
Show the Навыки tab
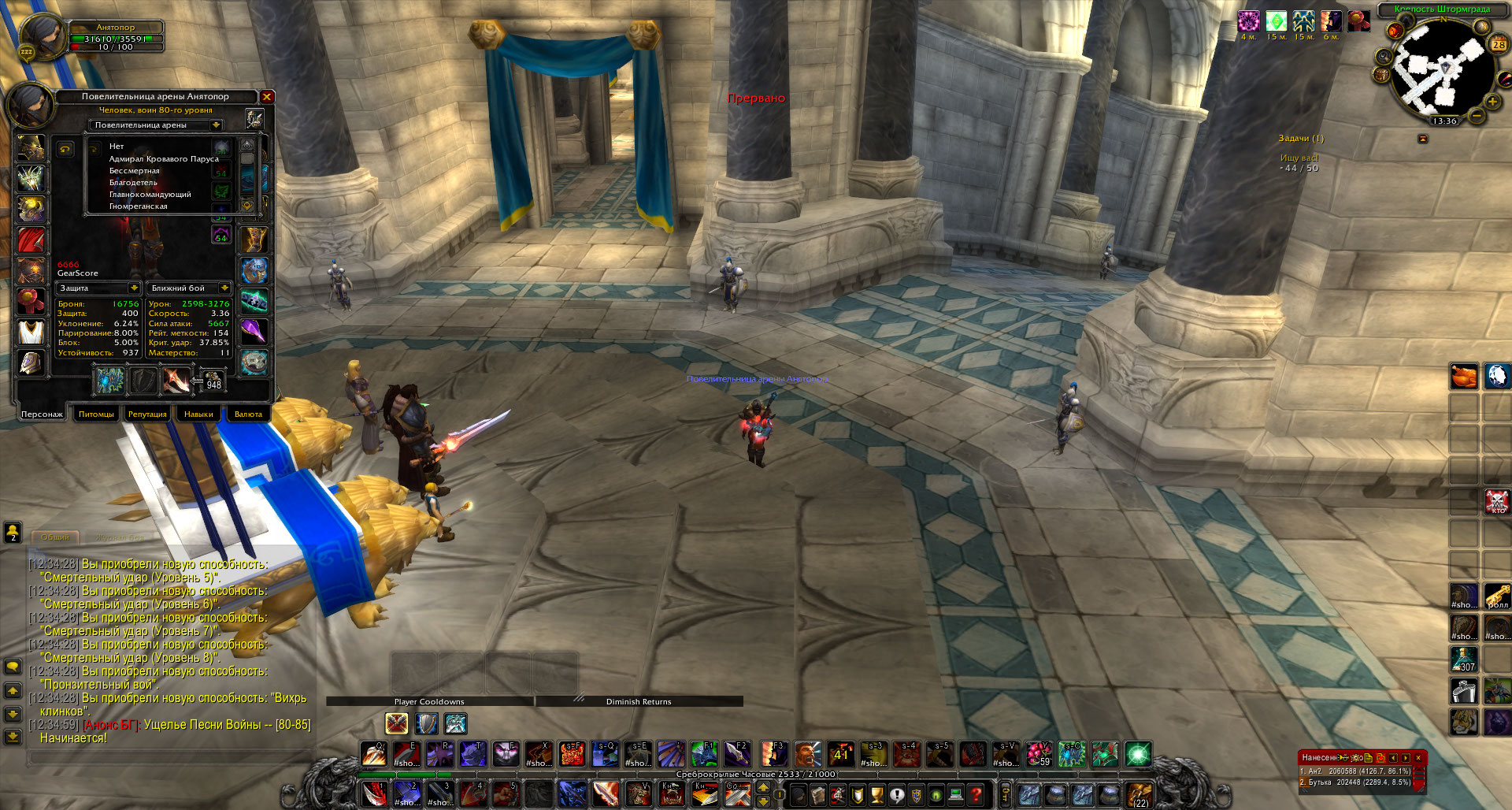[x=198, y=414]
